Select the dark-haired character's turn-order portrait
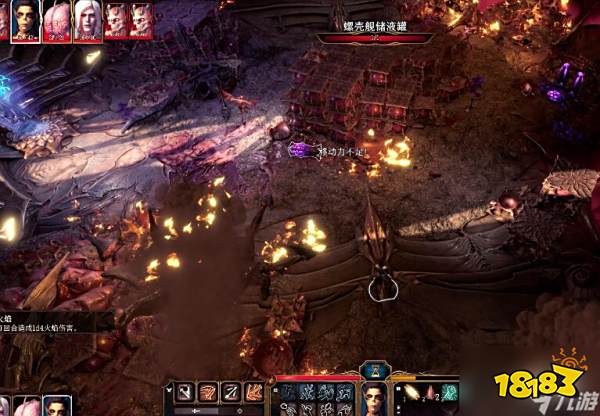The image size is (600, 416). (x=25, y=20)
